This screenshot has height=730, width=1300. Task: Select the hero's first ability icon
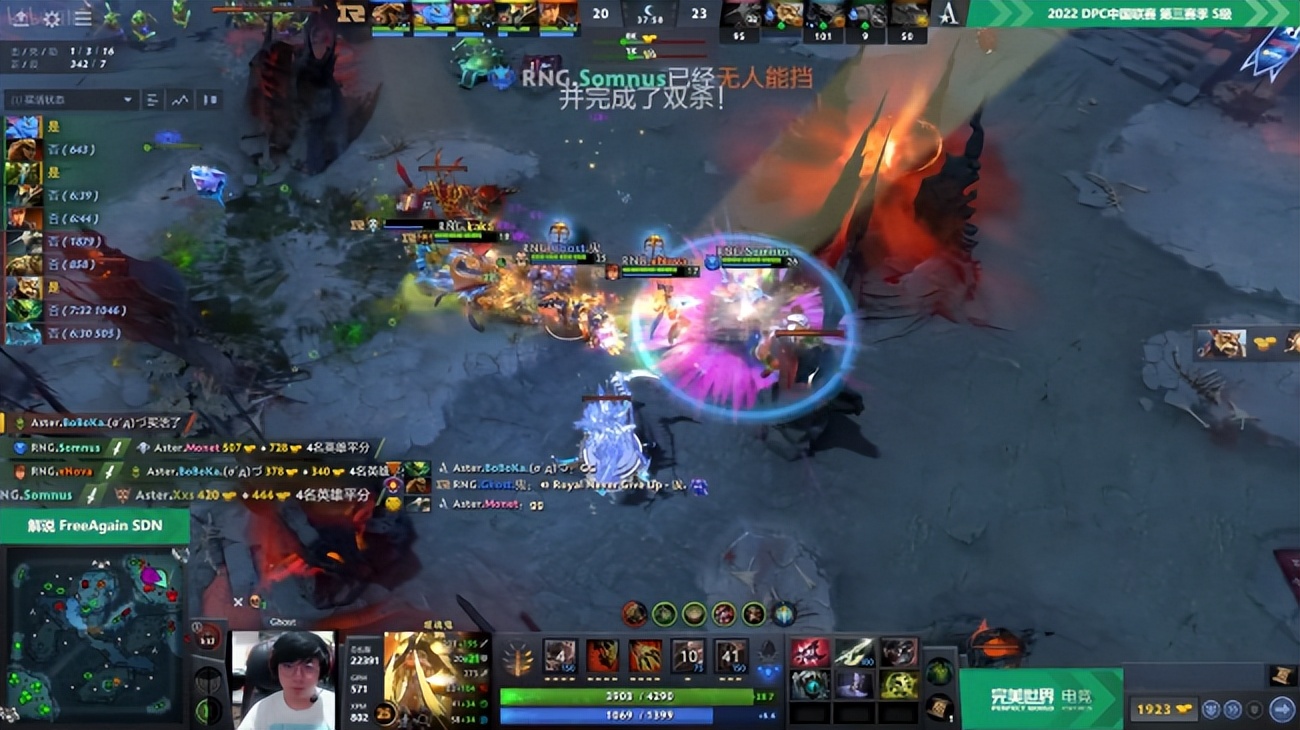pos(558,656)
